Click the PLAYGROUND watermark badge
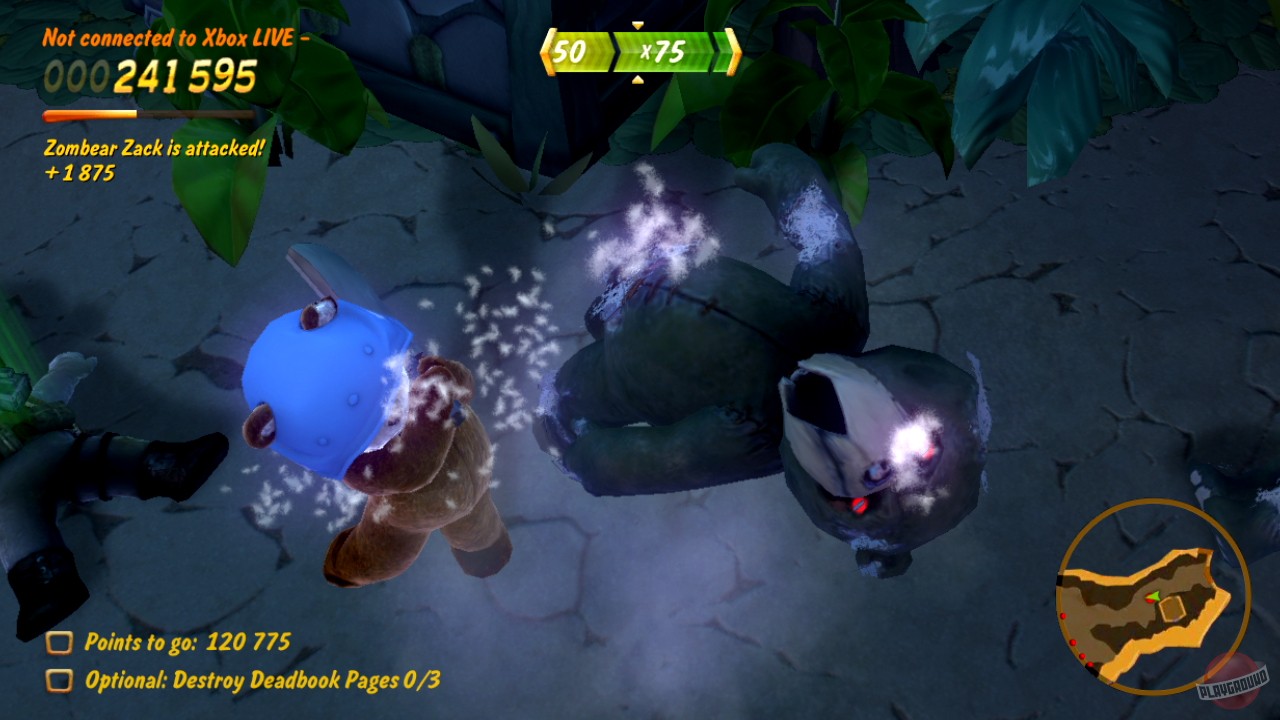Screen dimensions: 1280x720 (x=1232, y=682)
